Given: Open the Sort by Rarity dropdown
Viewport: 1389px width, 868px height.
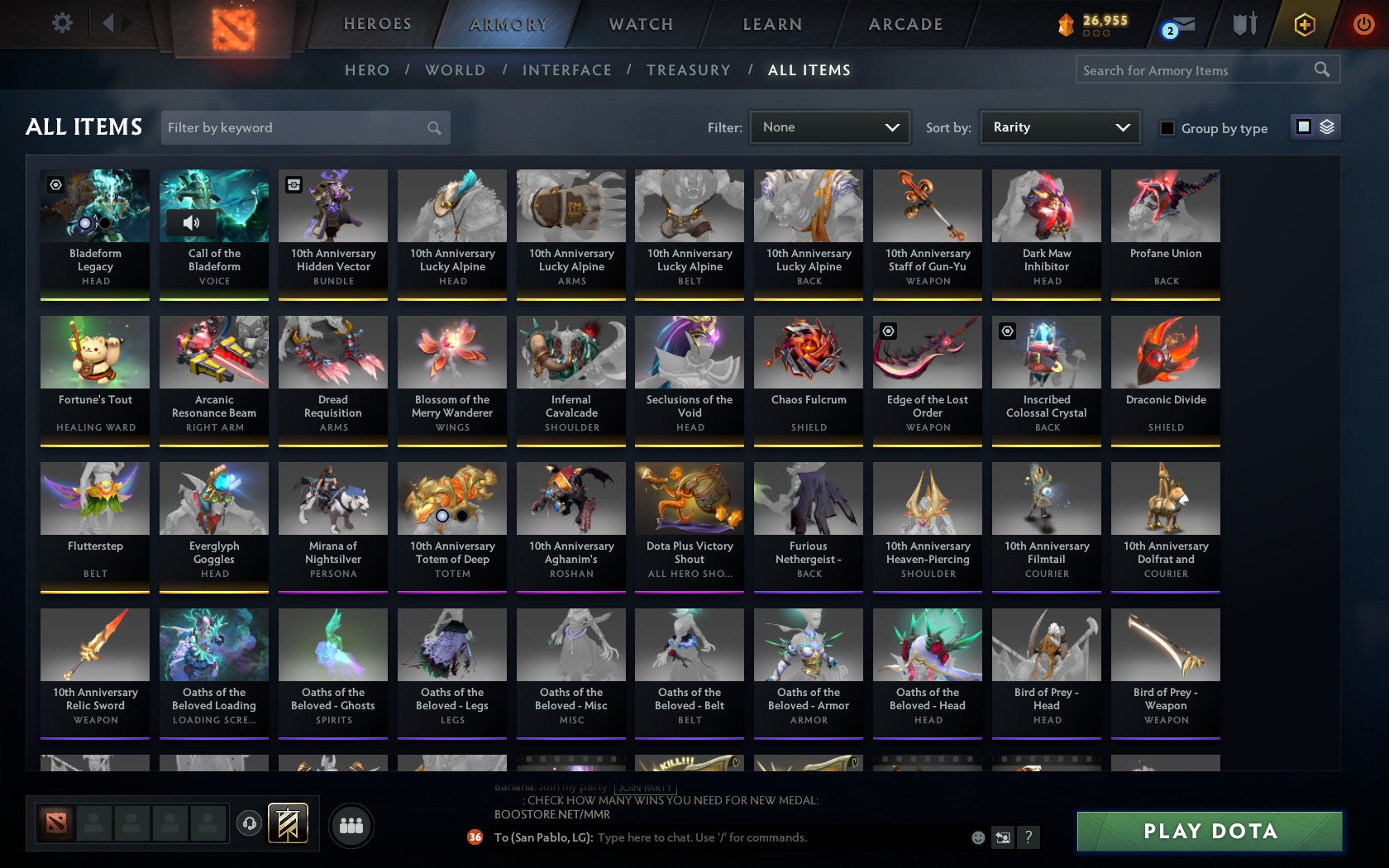Looking at the screenshot, I should pyautogui.click(x=1059, y=127).
